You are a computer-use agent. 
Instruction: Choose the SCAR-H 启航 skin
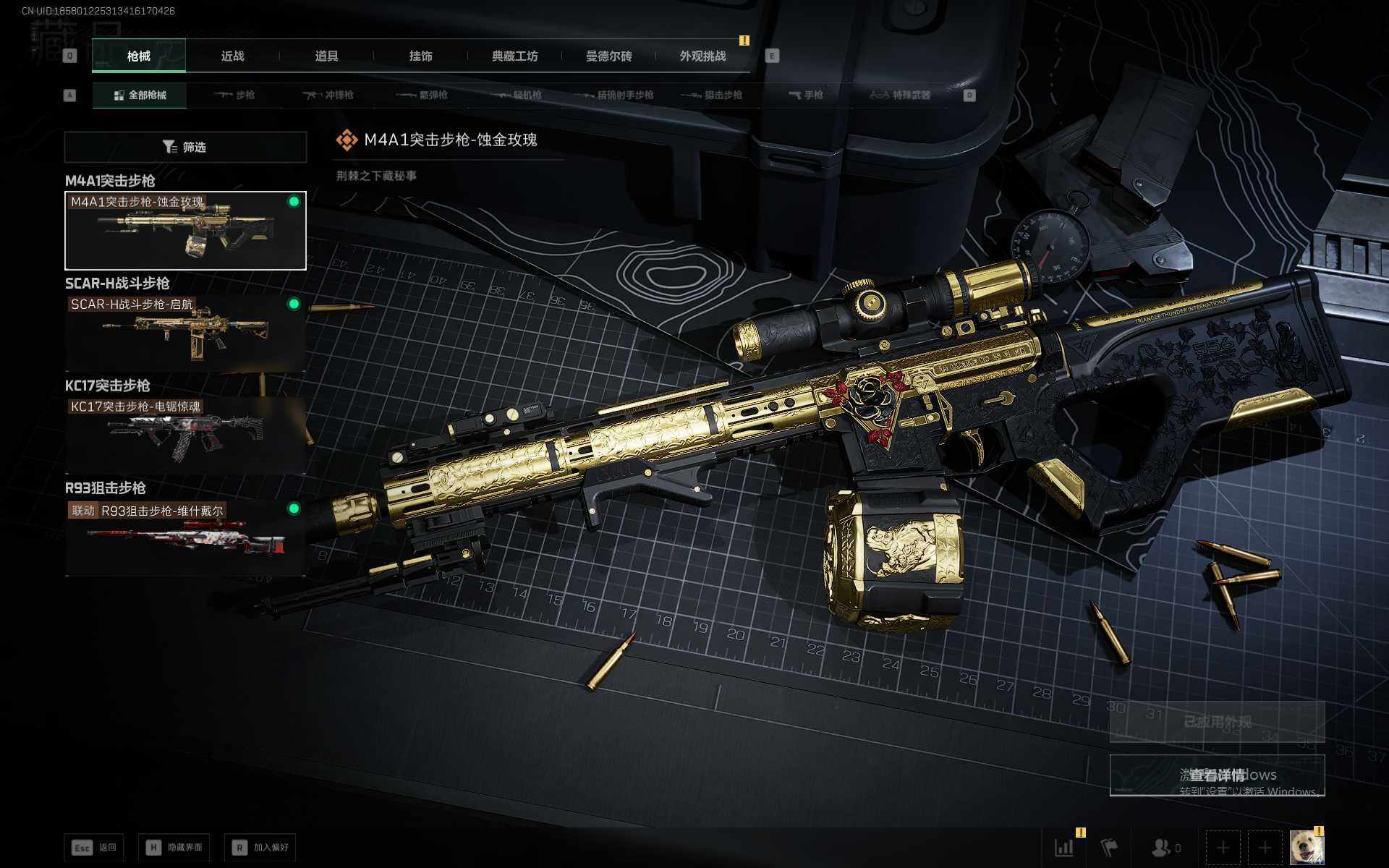click(x=185, y=333)
